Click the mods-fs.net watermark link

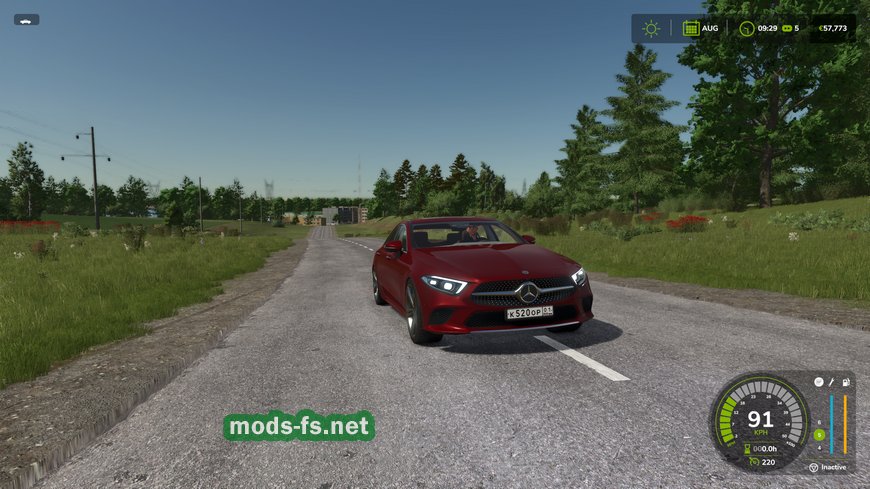point(299,427)
